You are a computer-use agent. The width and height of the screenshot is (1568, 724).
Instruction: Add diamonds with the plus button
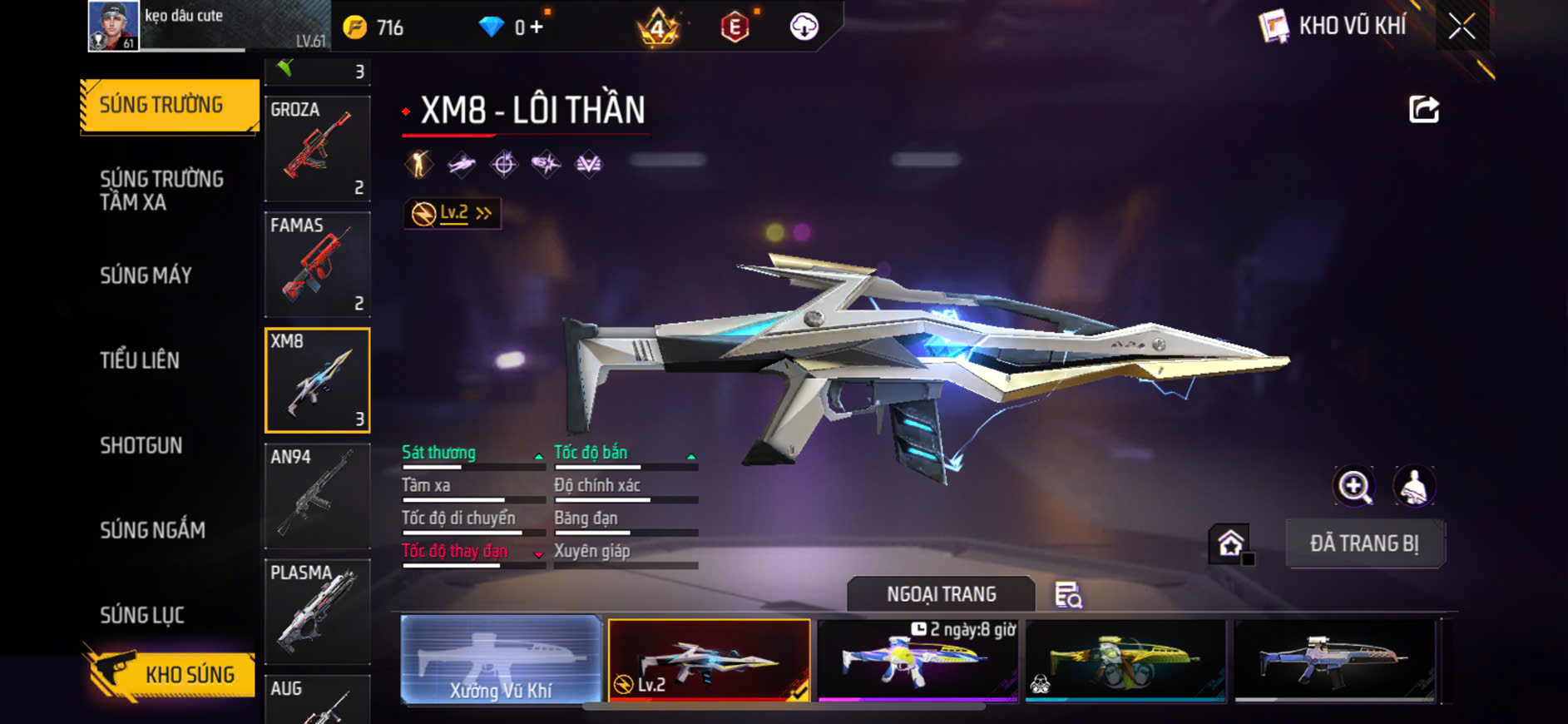(x=537, y=27)
